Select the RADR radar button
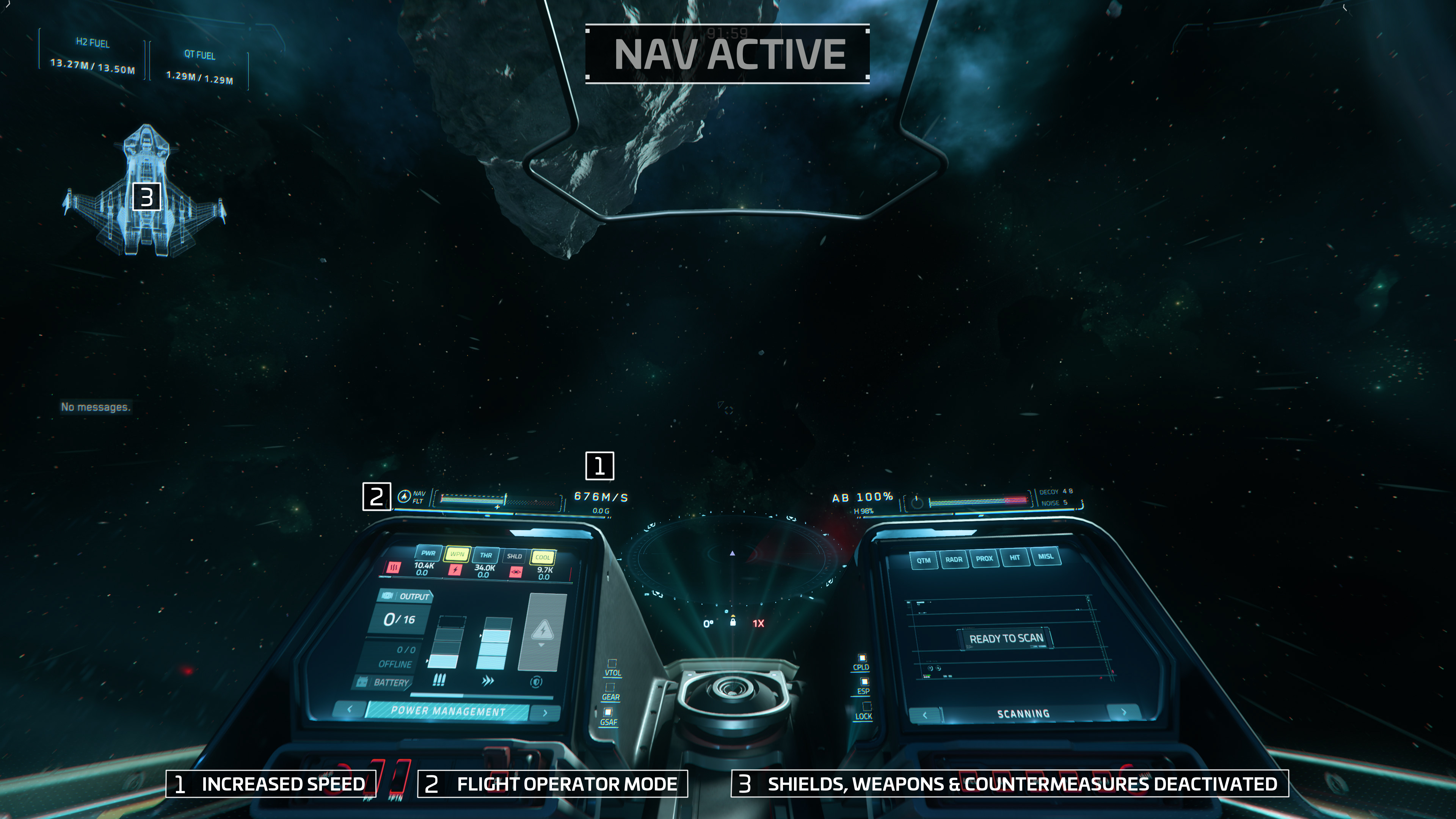The width and height of the screenshot is (1456, 819). click(x=954, y=560)
